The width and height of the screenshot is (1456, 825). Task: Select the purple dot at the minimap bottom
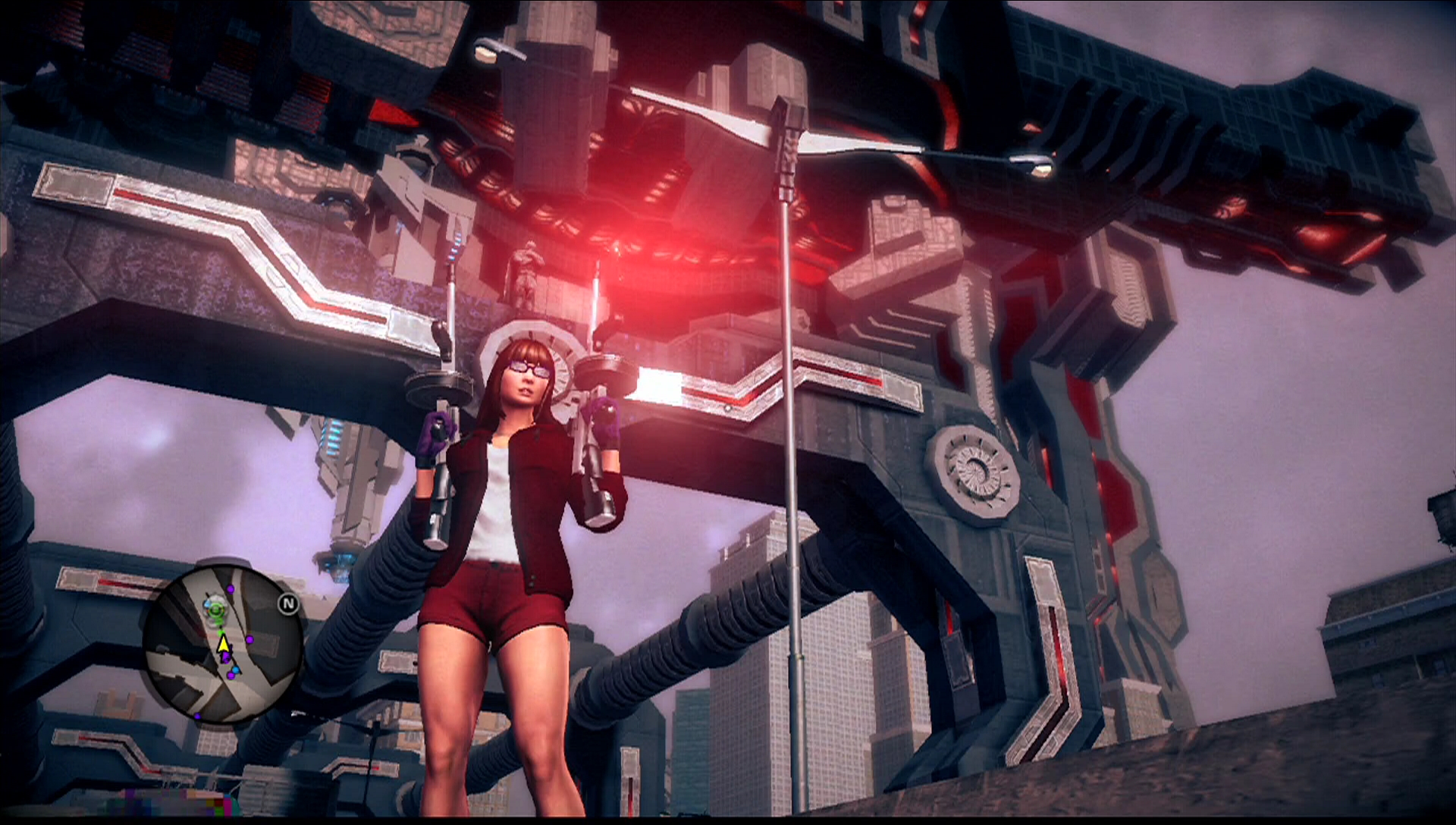pyautogui.click(x=197, y=715)
